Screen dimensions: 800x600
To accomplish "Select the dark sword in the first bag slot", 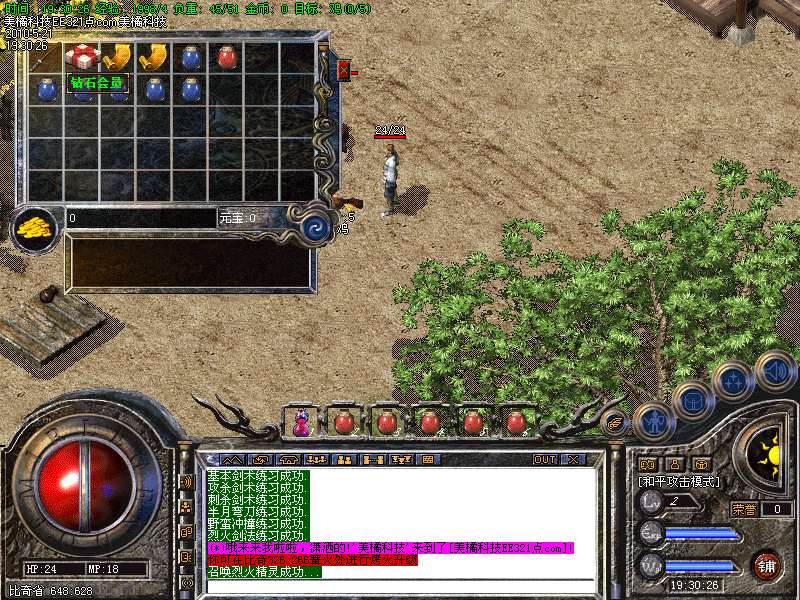I will pos(45,56).
